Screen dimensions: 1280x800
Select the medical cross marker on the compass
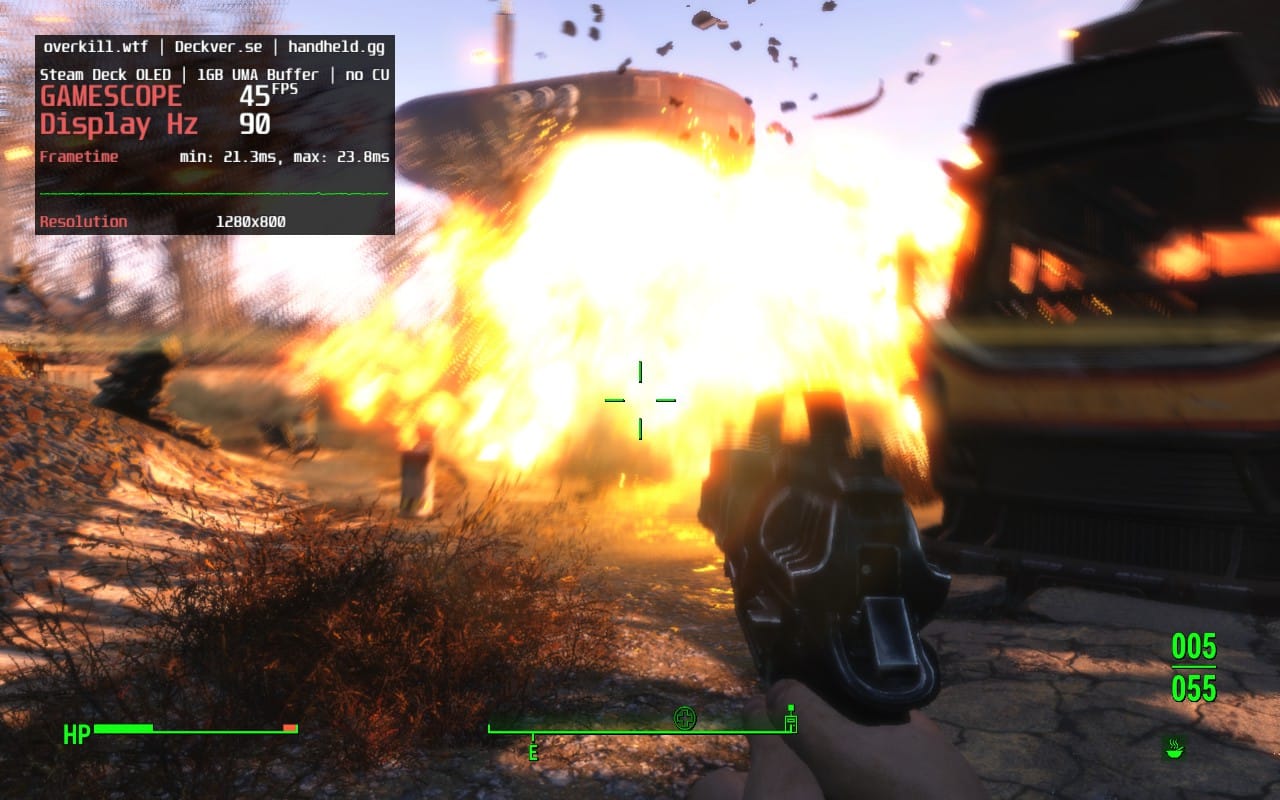point(684,717)
